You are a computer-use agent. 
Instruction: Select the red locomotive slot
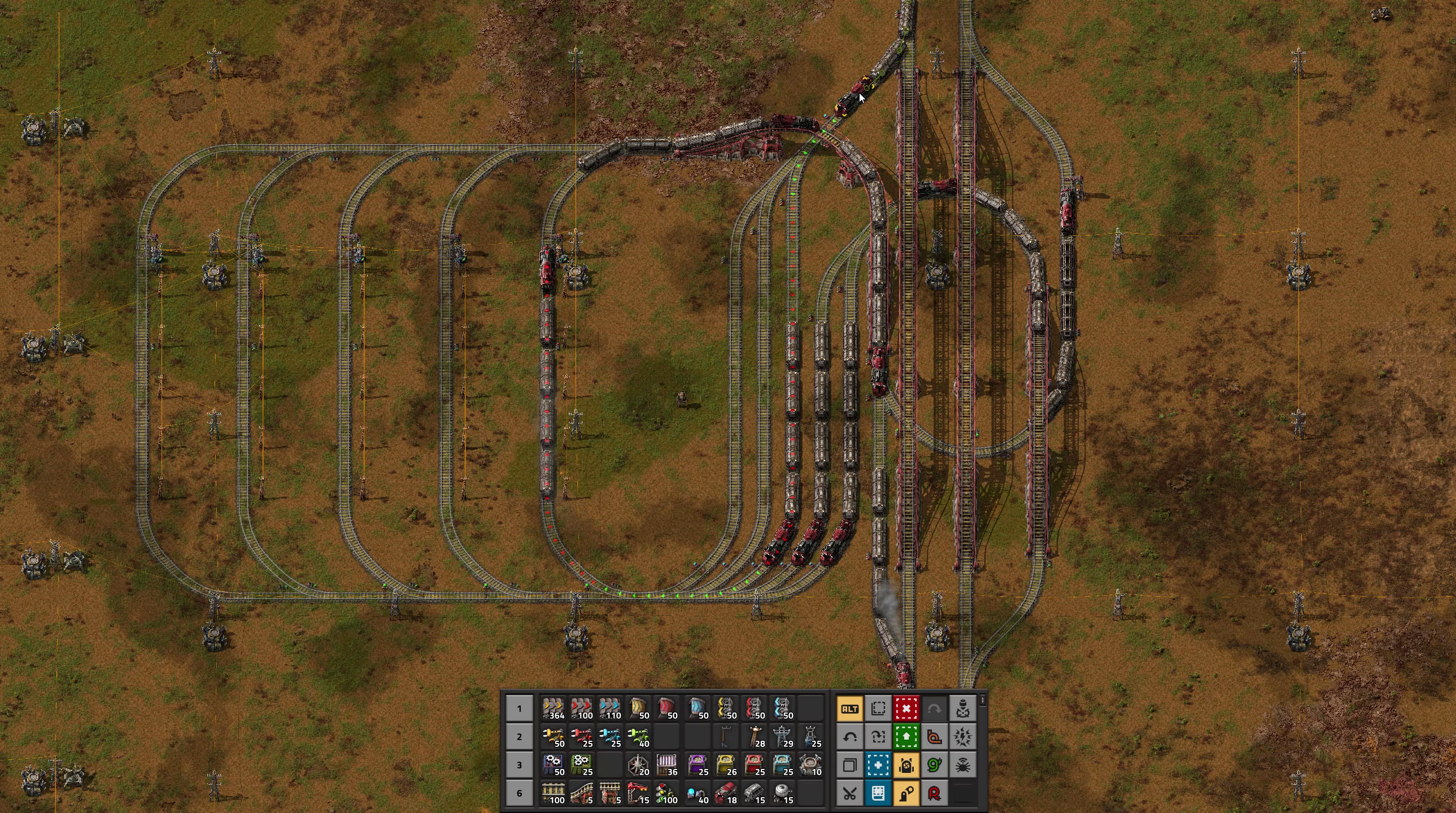point(726,793)
